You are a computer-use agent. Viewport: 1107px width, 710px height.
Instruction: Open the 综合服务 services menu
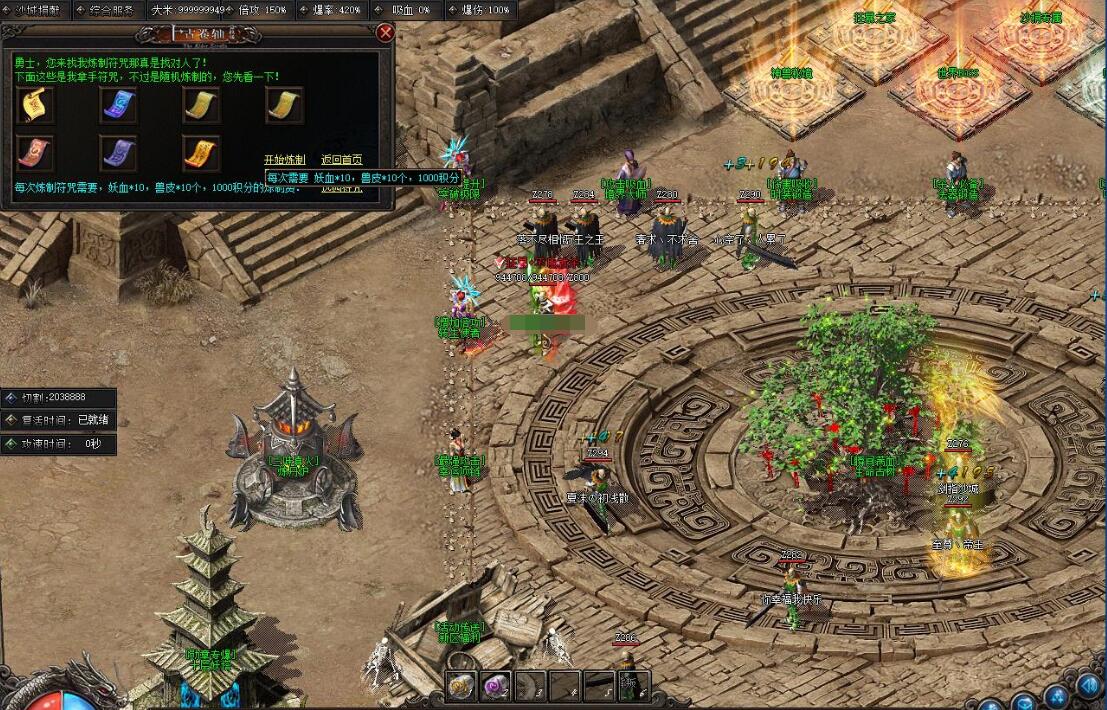point(109,10)
